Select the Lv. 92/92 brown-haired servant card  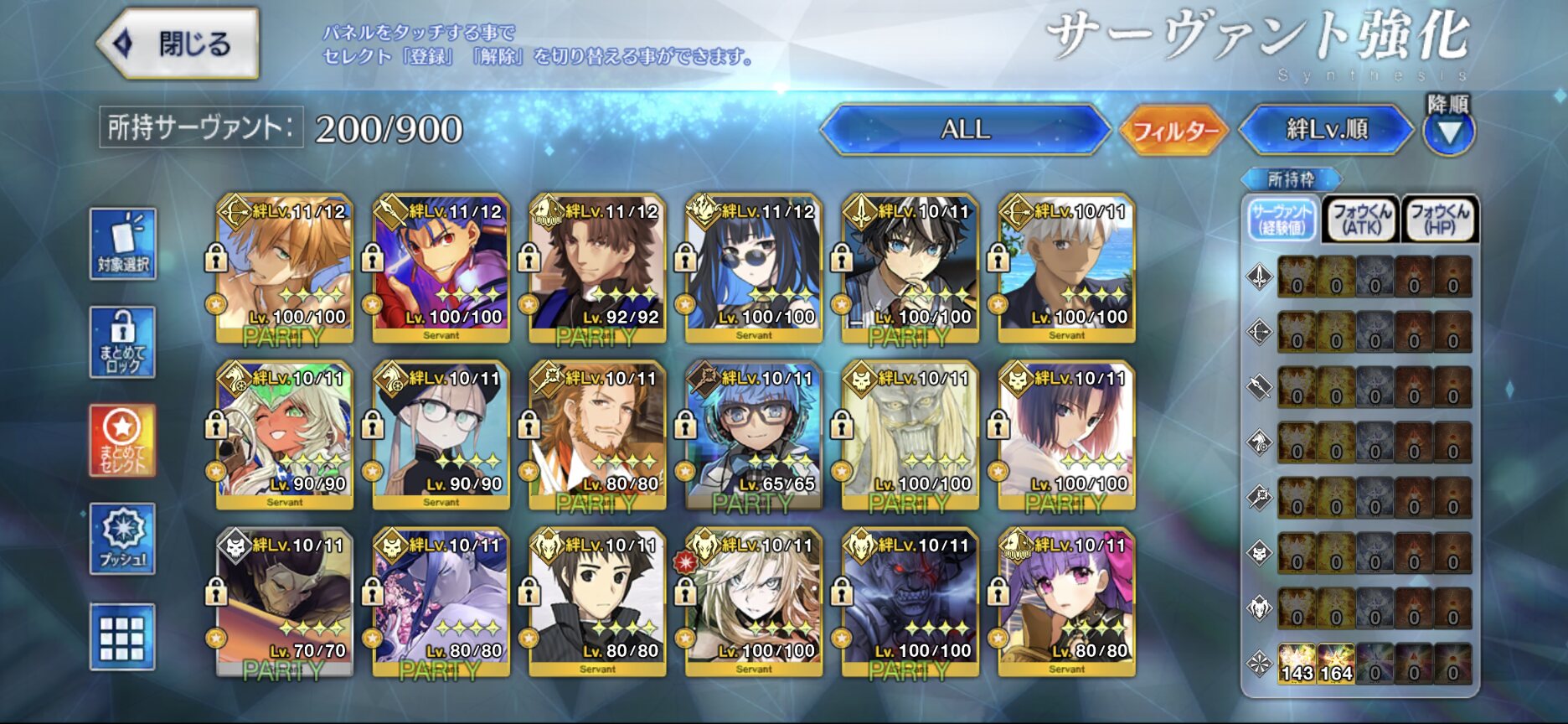click(x=597, y=268)
